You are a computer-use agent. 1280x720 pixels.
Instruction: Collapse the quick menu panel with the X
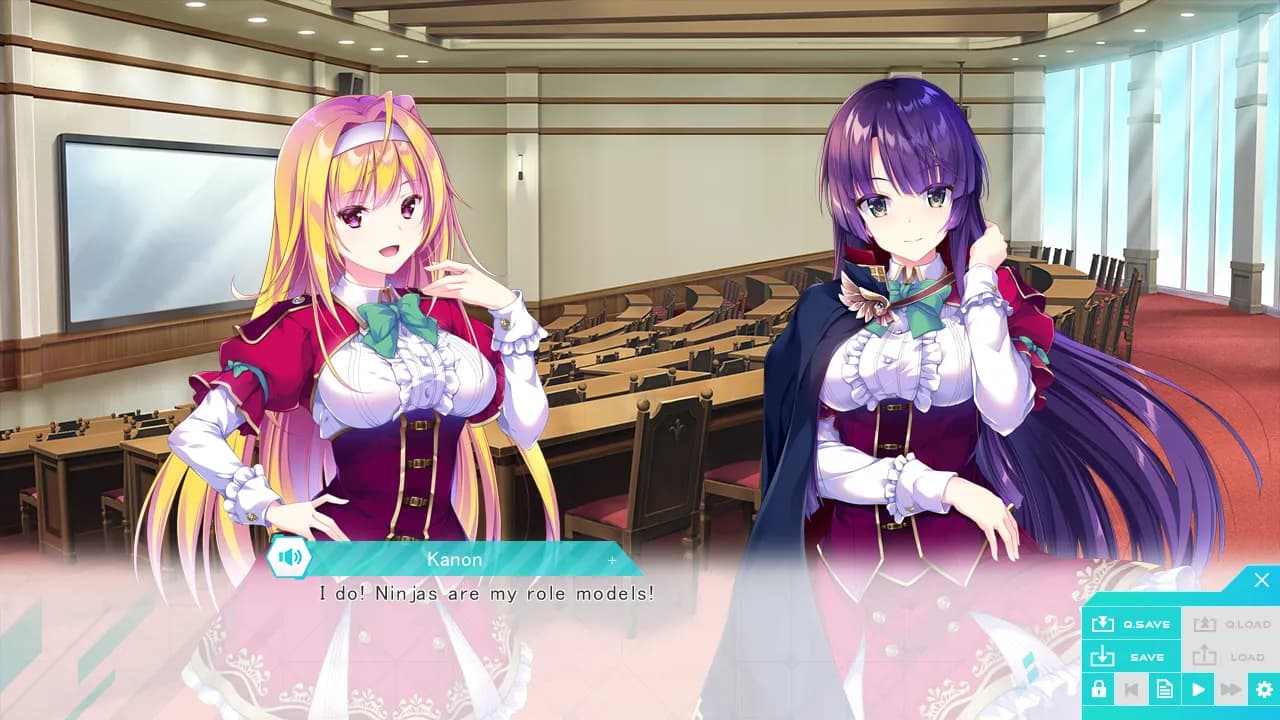click(1262, 578)
